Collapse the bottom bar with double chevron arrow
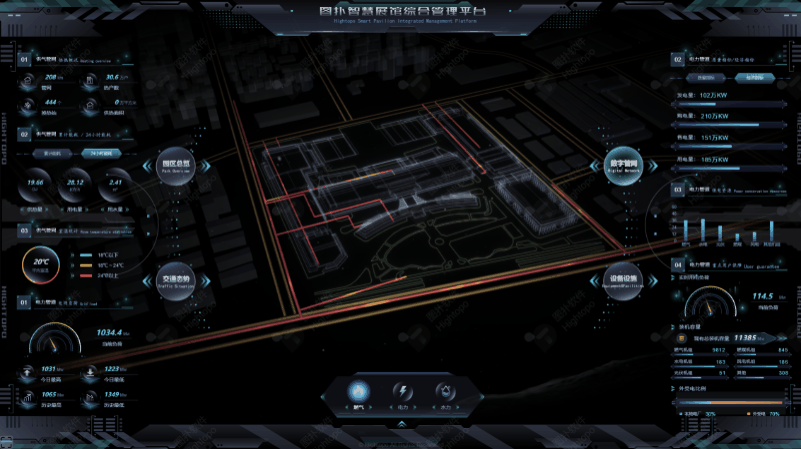 coord(401,424)
